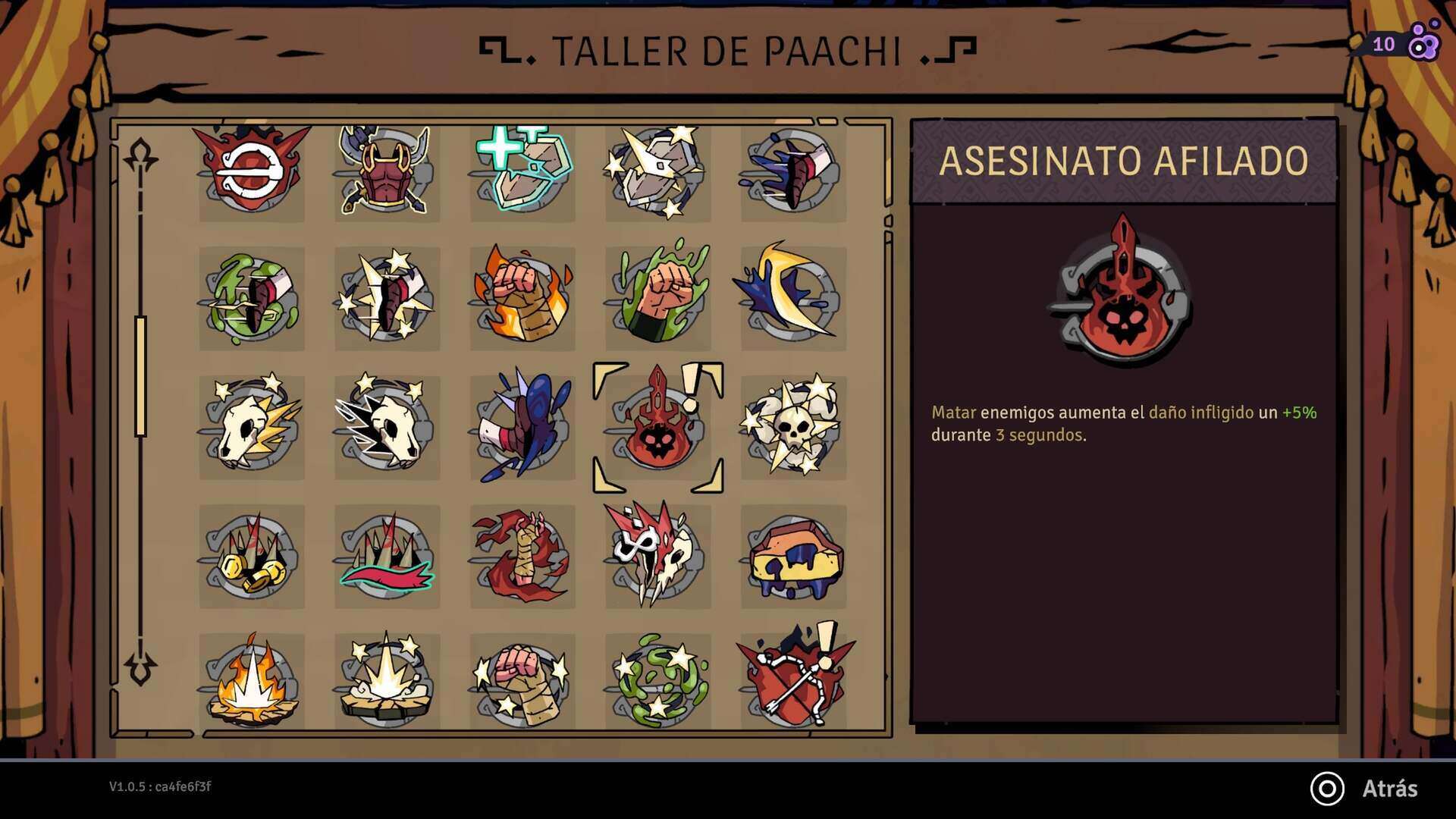The height and width of the screenshot is (819, 1456).
Task: Choose the spikes with gold coins upgrade
Action: tap(252, 557)
